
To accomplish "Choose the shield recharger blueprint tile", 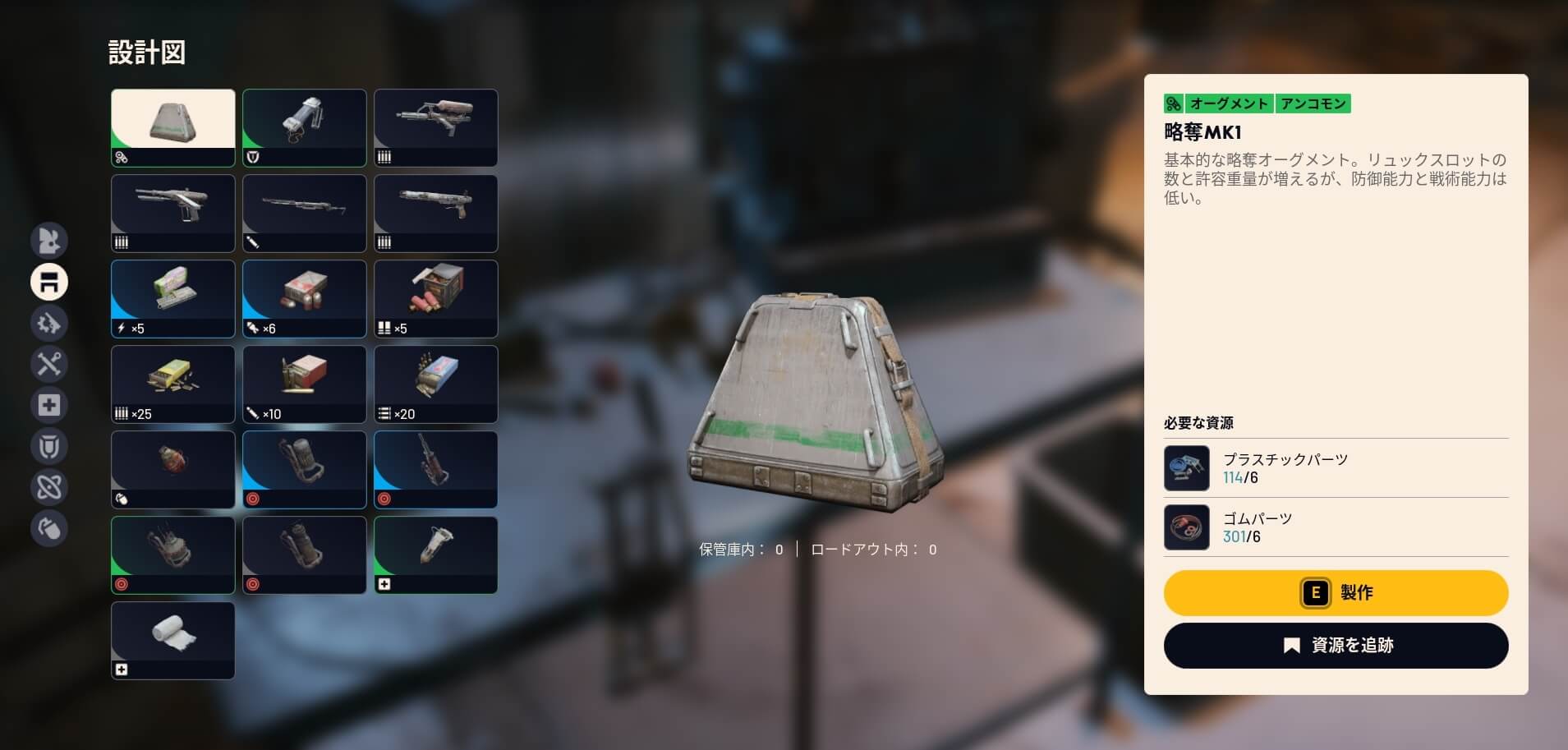I will coord(304,127).
